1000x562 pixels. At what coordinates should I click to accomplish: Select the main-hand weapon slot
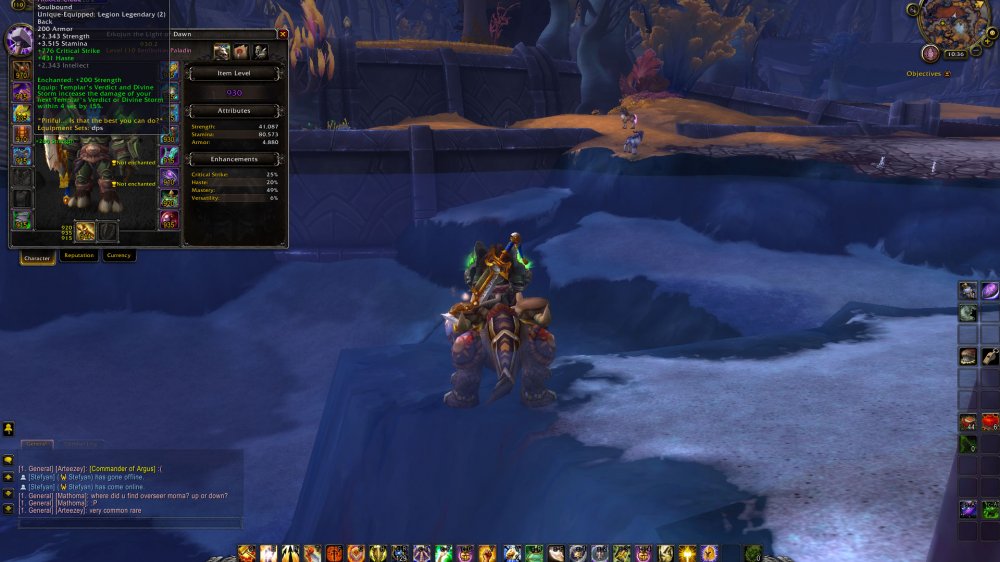(x=86, y=231)
